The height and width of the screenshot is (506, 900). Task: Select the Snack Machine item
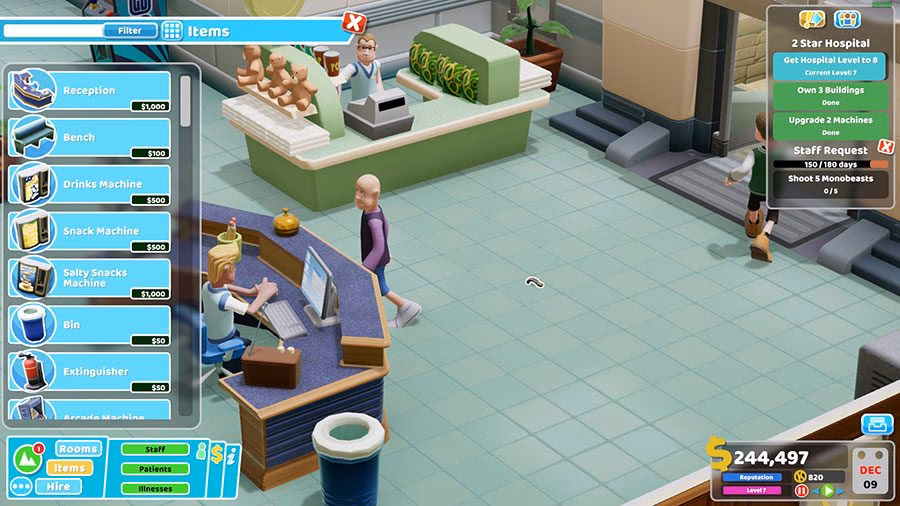point(90,232)
